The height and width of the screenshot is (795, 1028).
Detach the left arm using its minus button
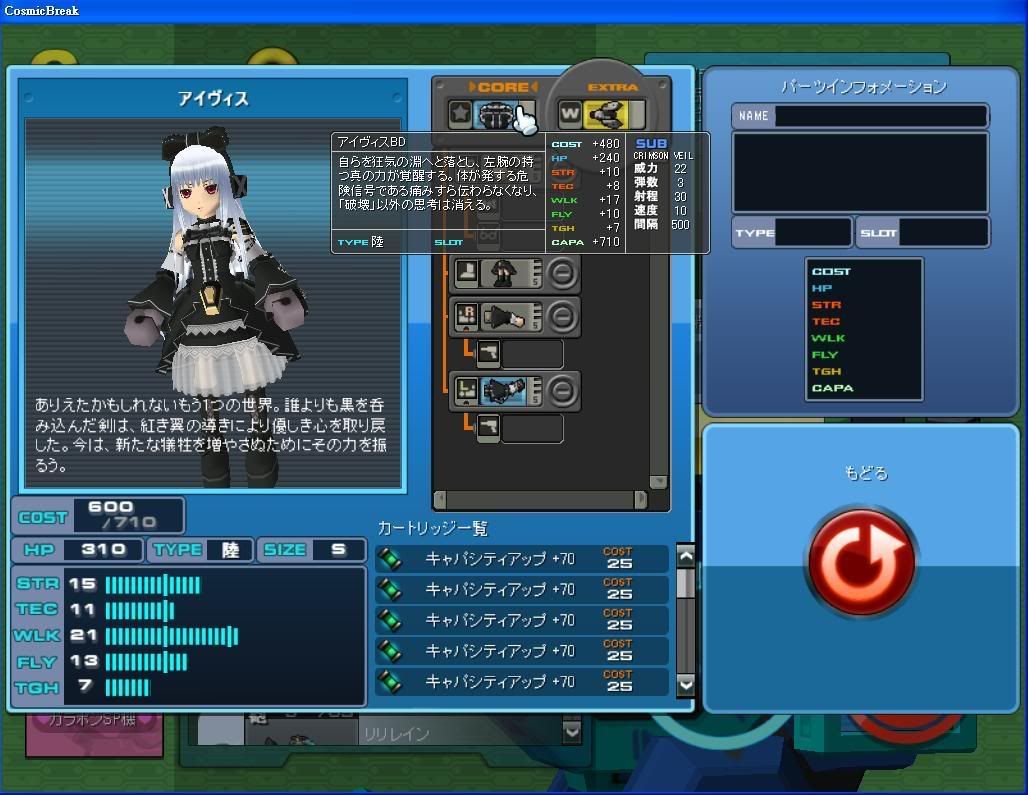click(563, 390)
